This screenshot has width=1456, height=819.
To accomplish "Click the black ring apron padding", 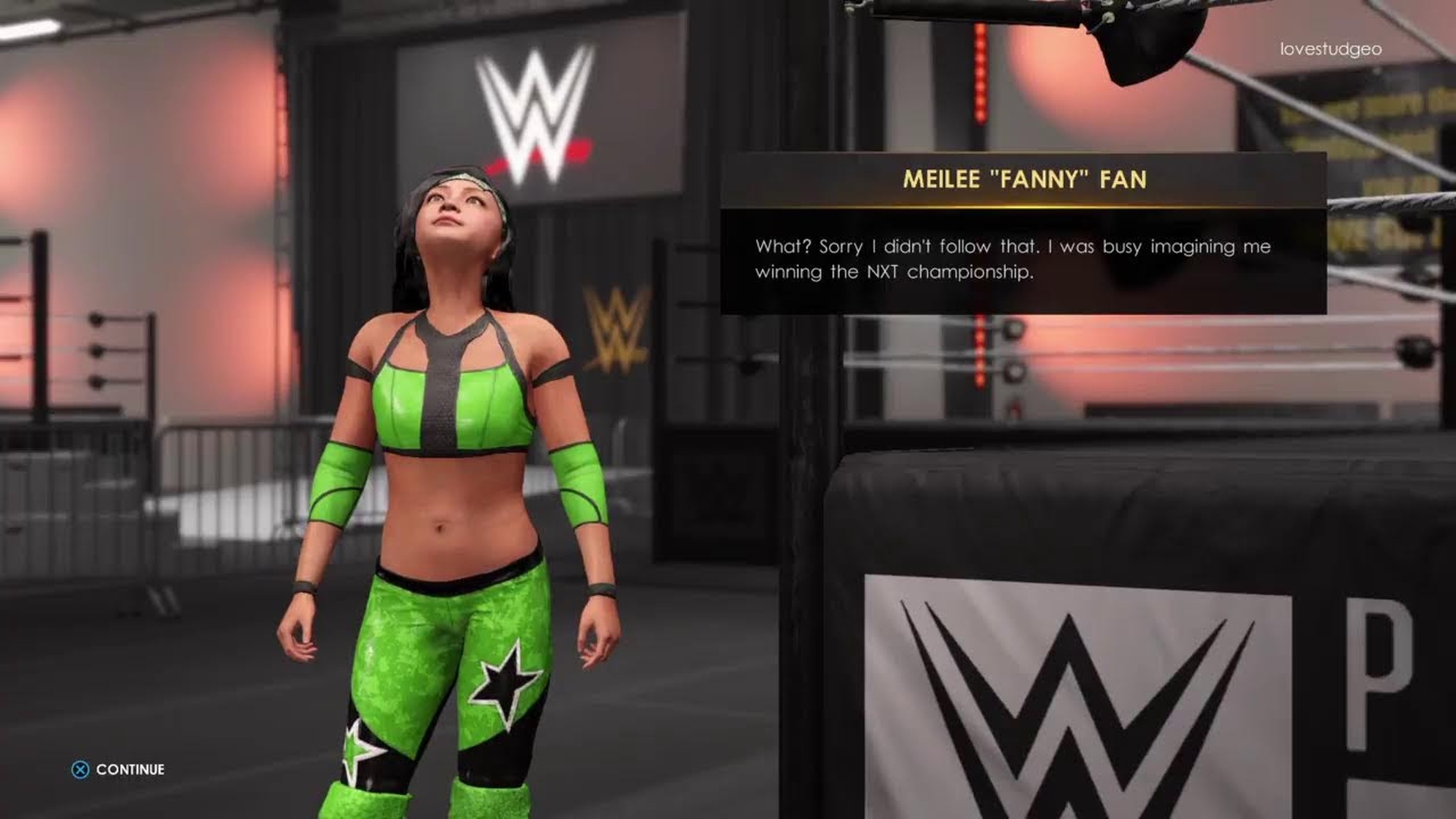I will click(1172, 513).
